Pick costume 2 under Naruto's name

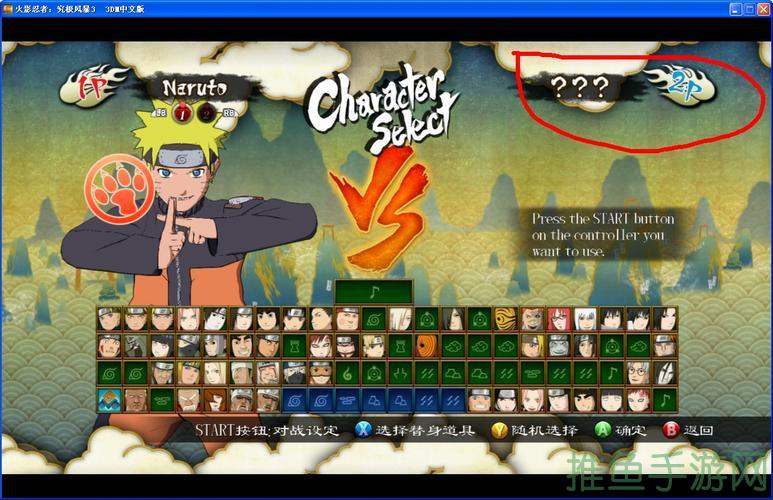tap(206, 111)
